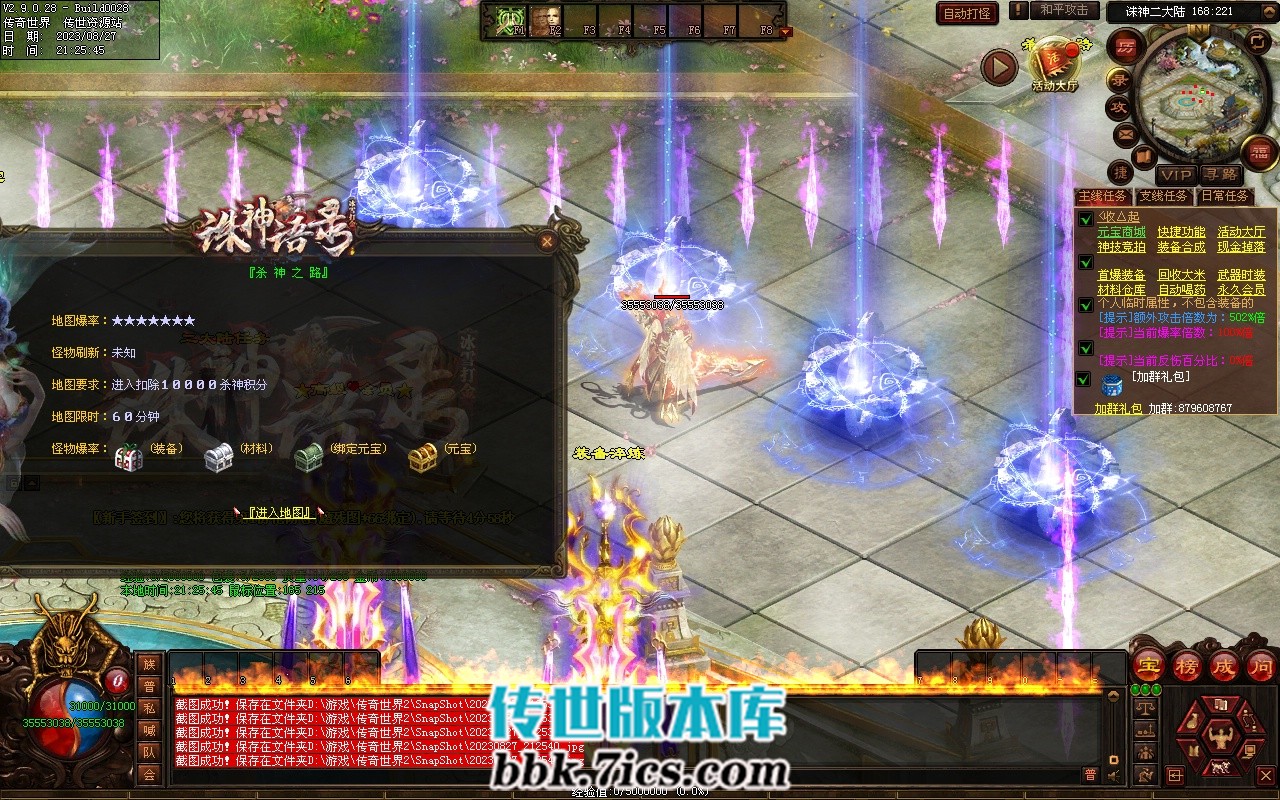
Task: Open the minimap view
Action: (1191, 98)
